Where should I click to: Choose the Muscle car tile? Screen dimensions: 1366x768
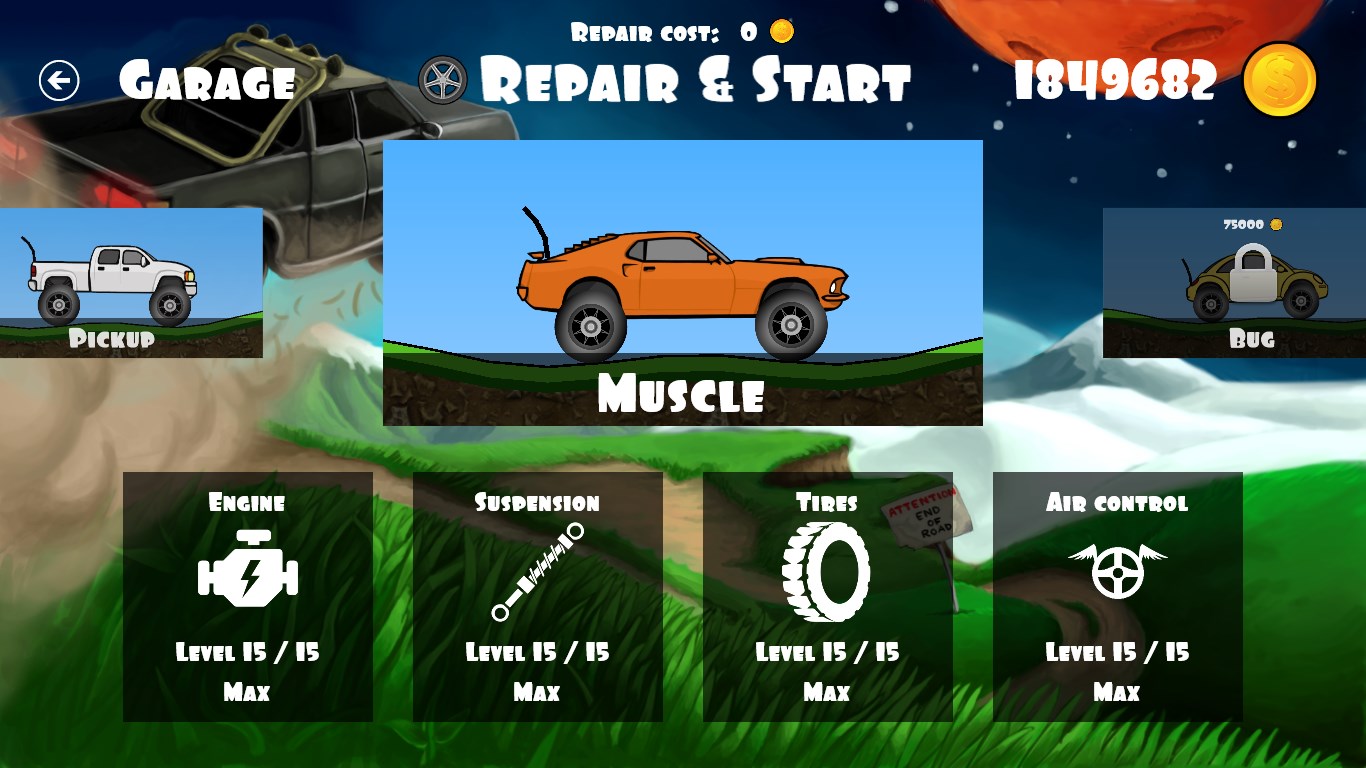[x=682, y=283]
